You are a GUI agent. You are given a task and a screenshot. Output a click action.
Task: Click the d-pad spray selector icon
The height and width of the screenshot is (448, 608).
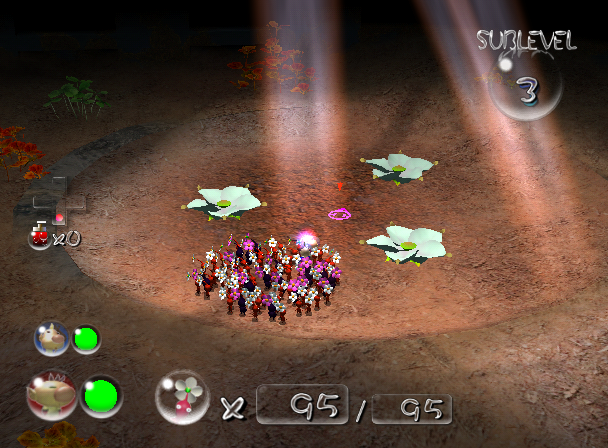click(59, 199)
